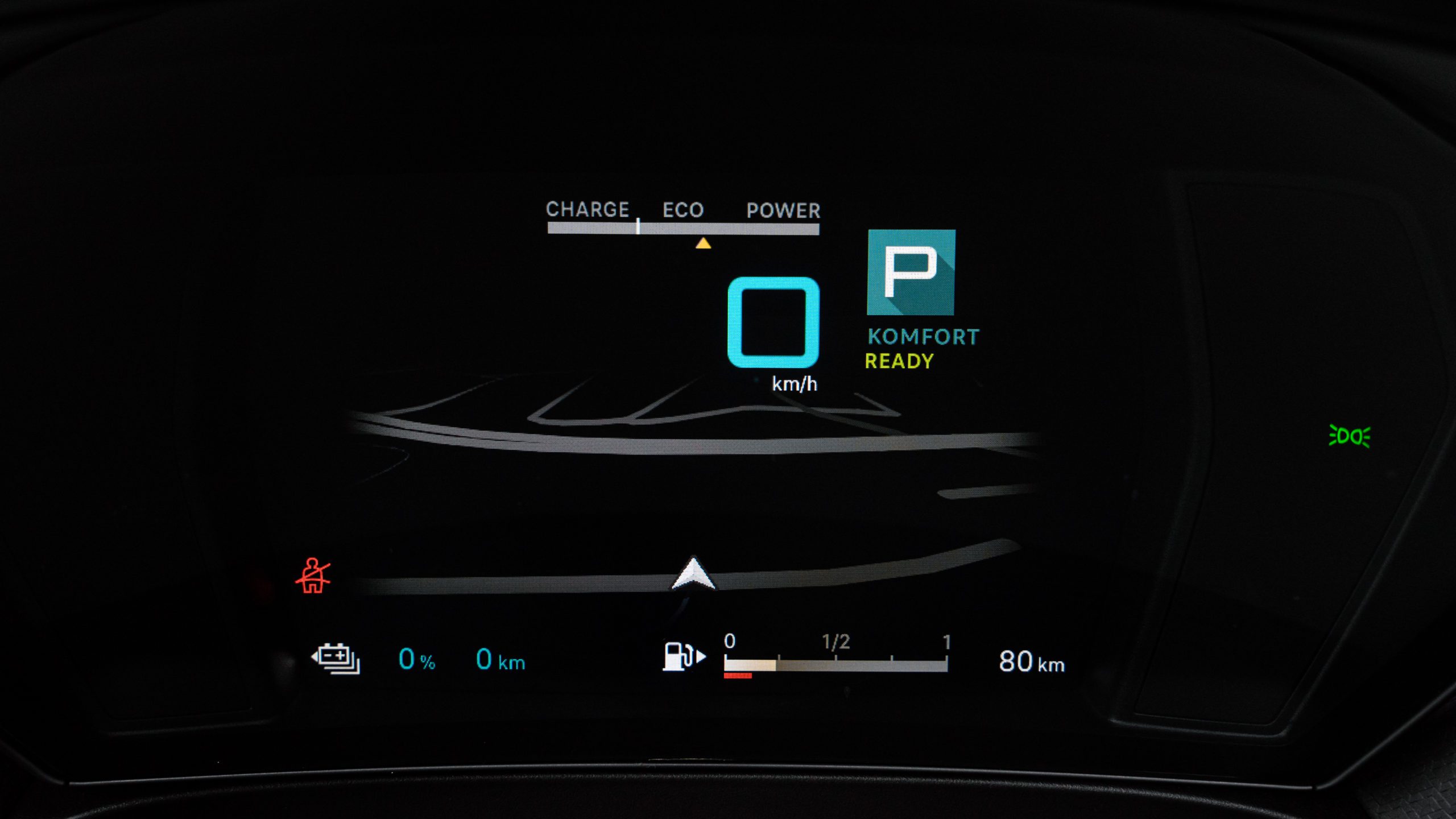Click the green headlight indicator icon
Viewport: 1456px width, 819px height.
click(1350, 436)
